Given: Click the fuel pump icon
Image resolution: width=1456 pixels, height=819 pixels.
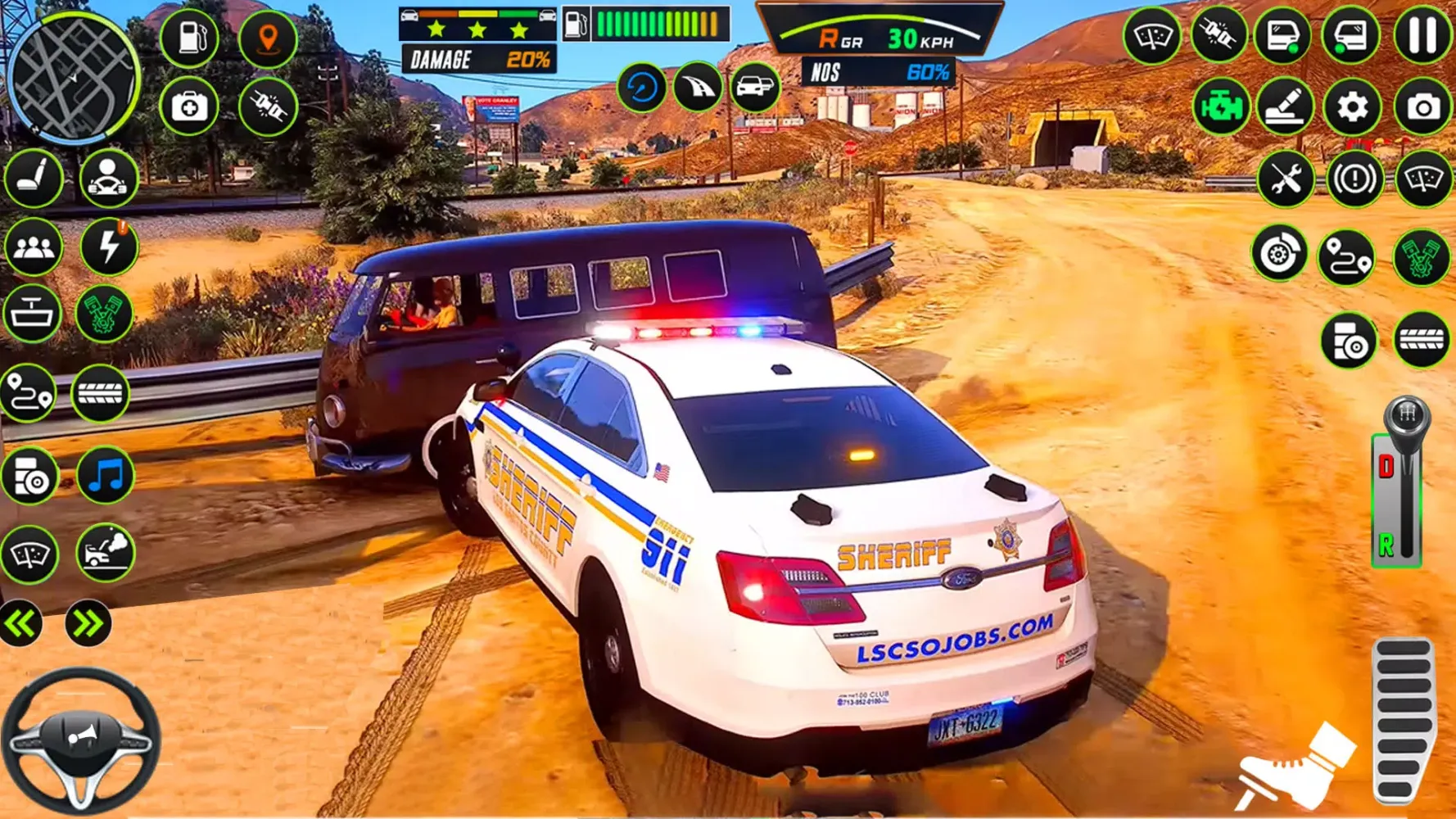Looking at the screenshot, I should point(189,38).
